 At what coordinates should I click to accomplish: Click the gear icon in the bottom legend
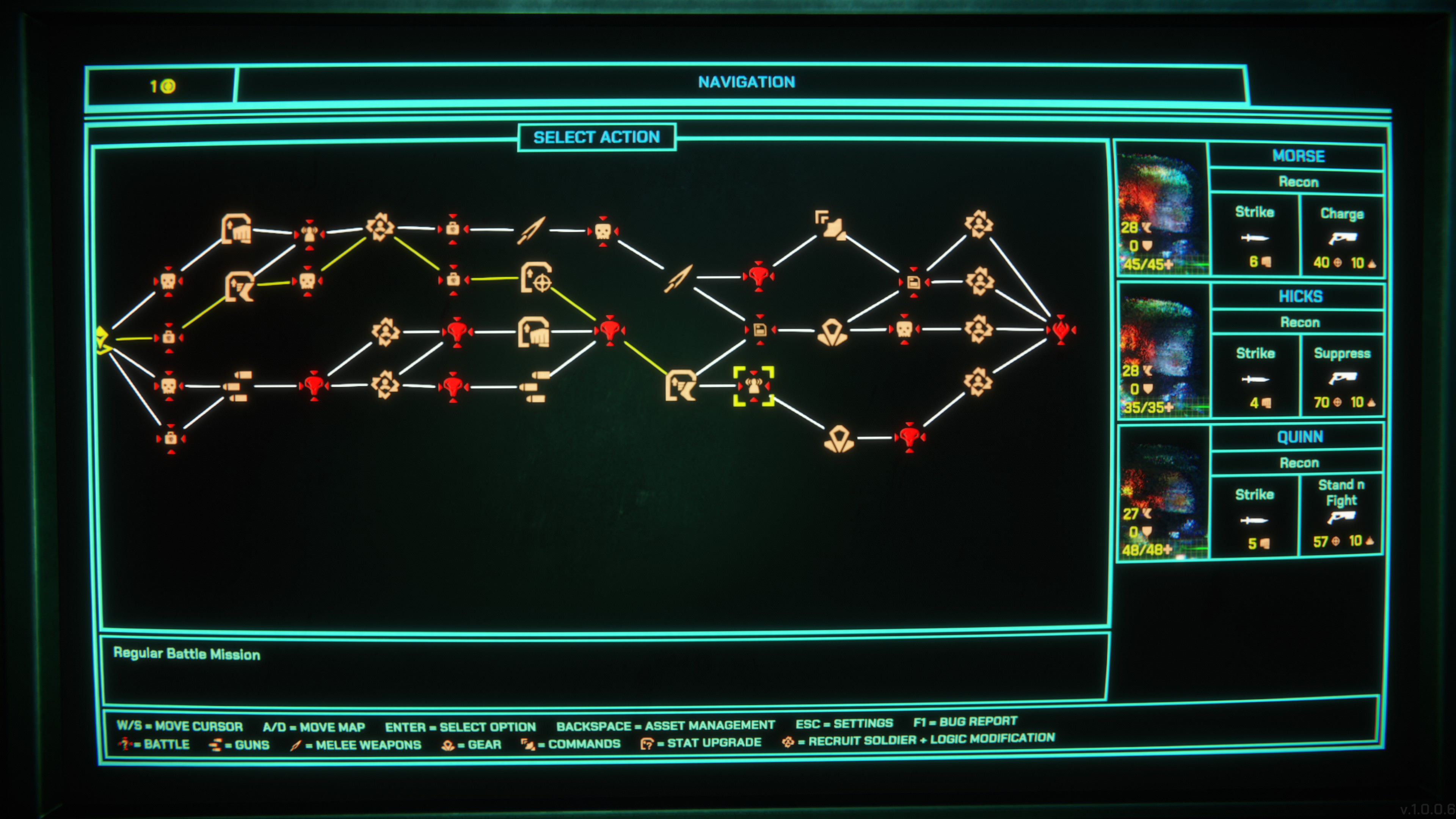(448, 744)
